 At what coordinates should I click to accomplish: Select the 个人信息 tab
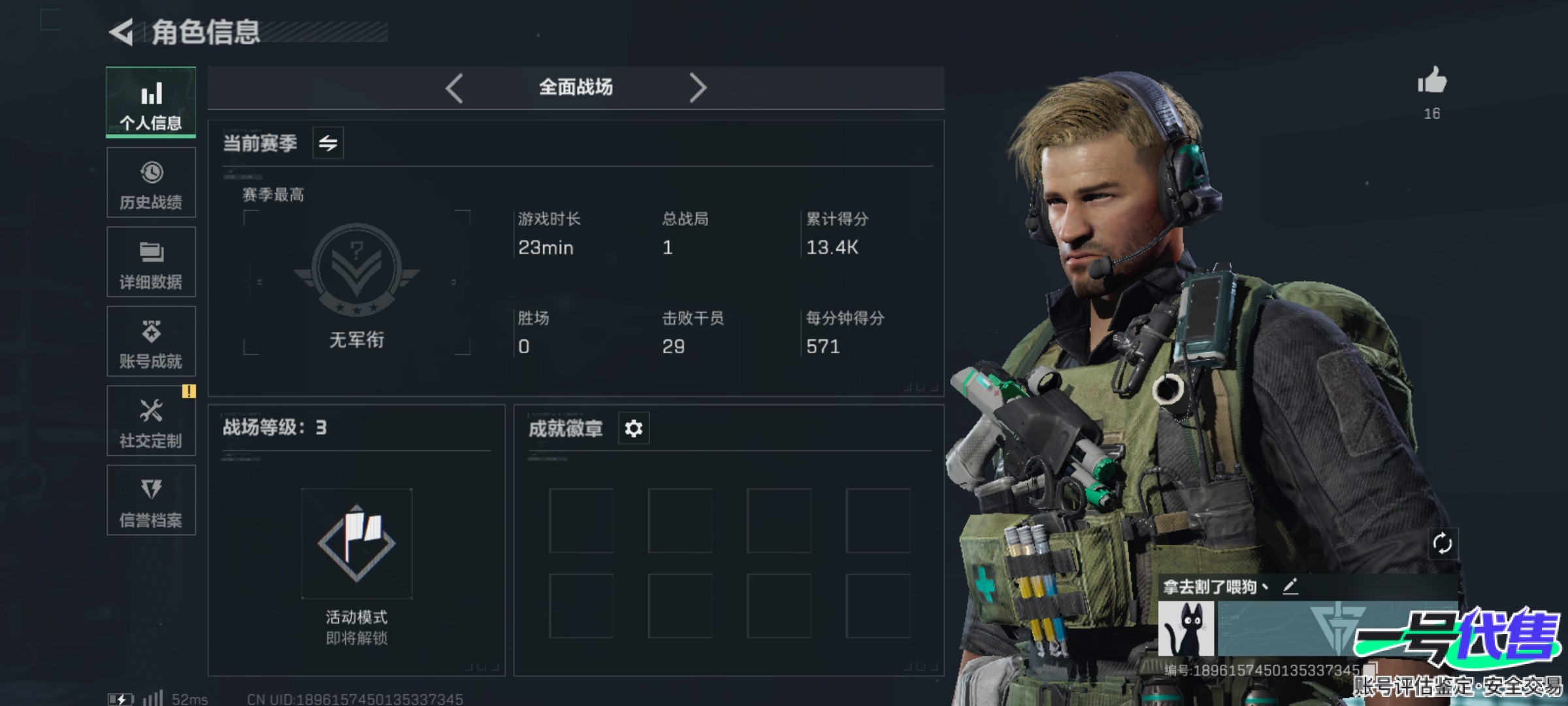point(151,103)
